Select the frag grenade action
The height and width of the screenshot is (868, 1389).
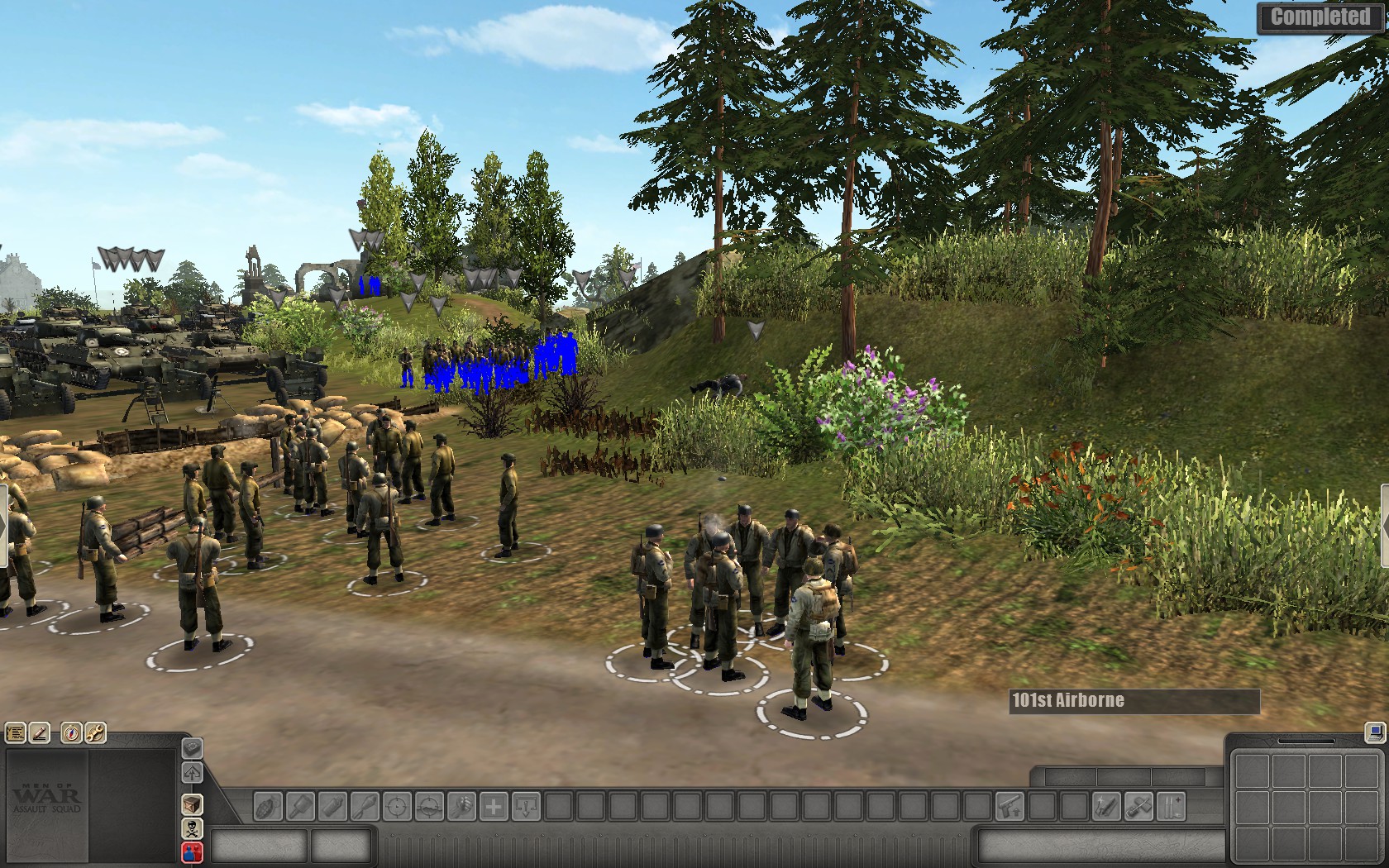point(267,806)
